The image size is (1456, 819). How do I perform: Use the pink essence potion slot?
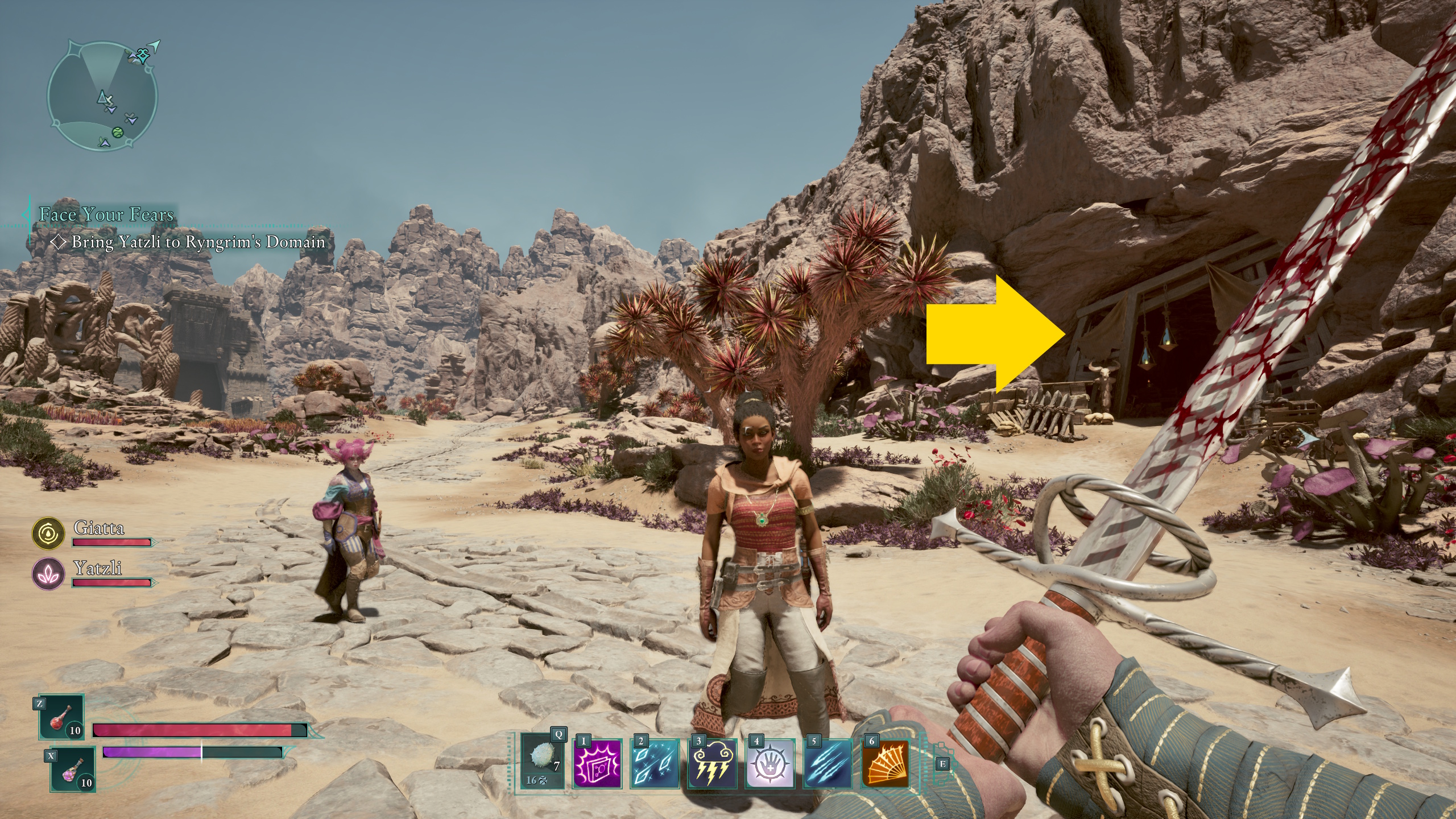click(73, 770)
